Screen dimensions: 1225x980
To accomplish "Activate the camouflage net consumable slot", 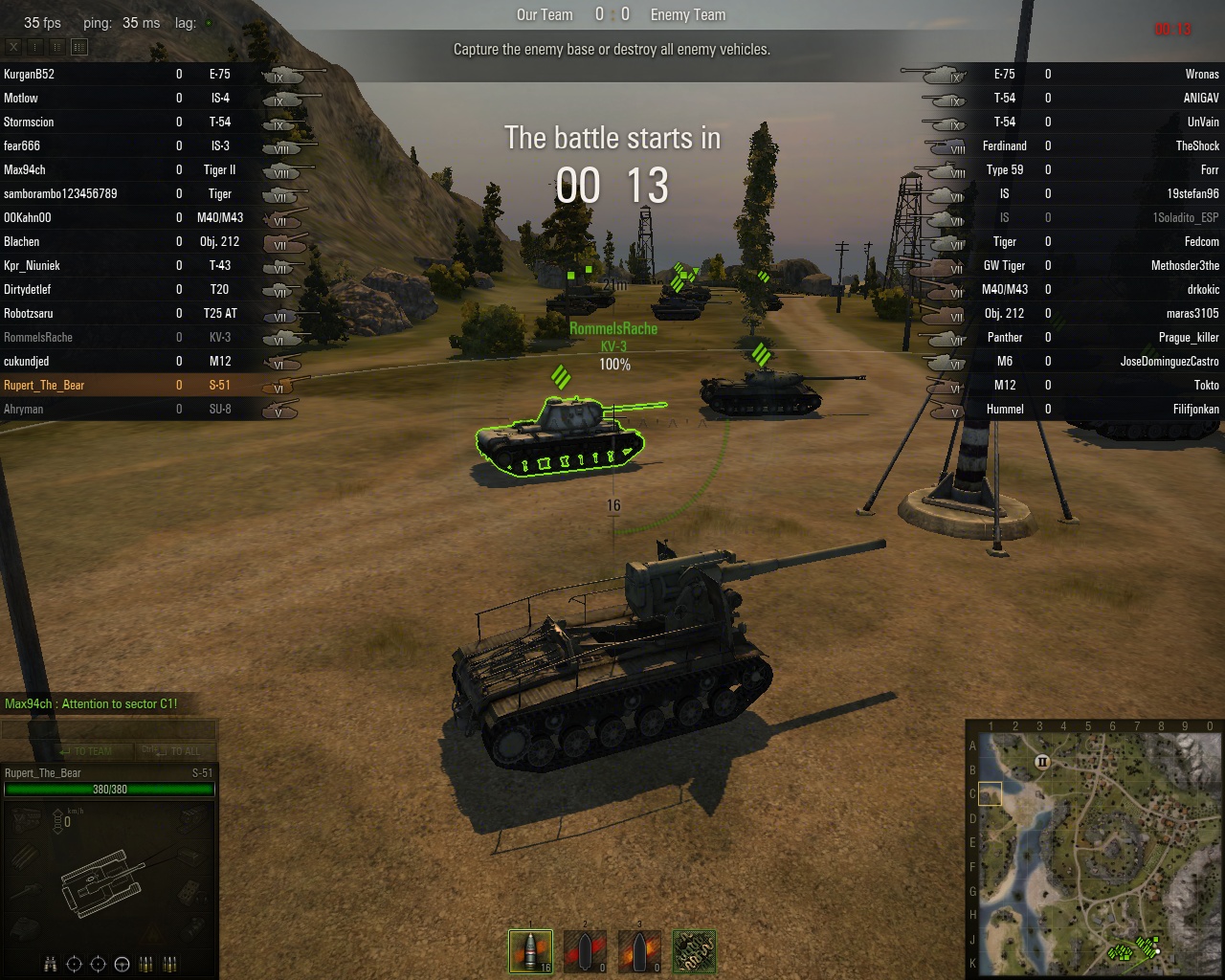I will [x=694, y=951].
